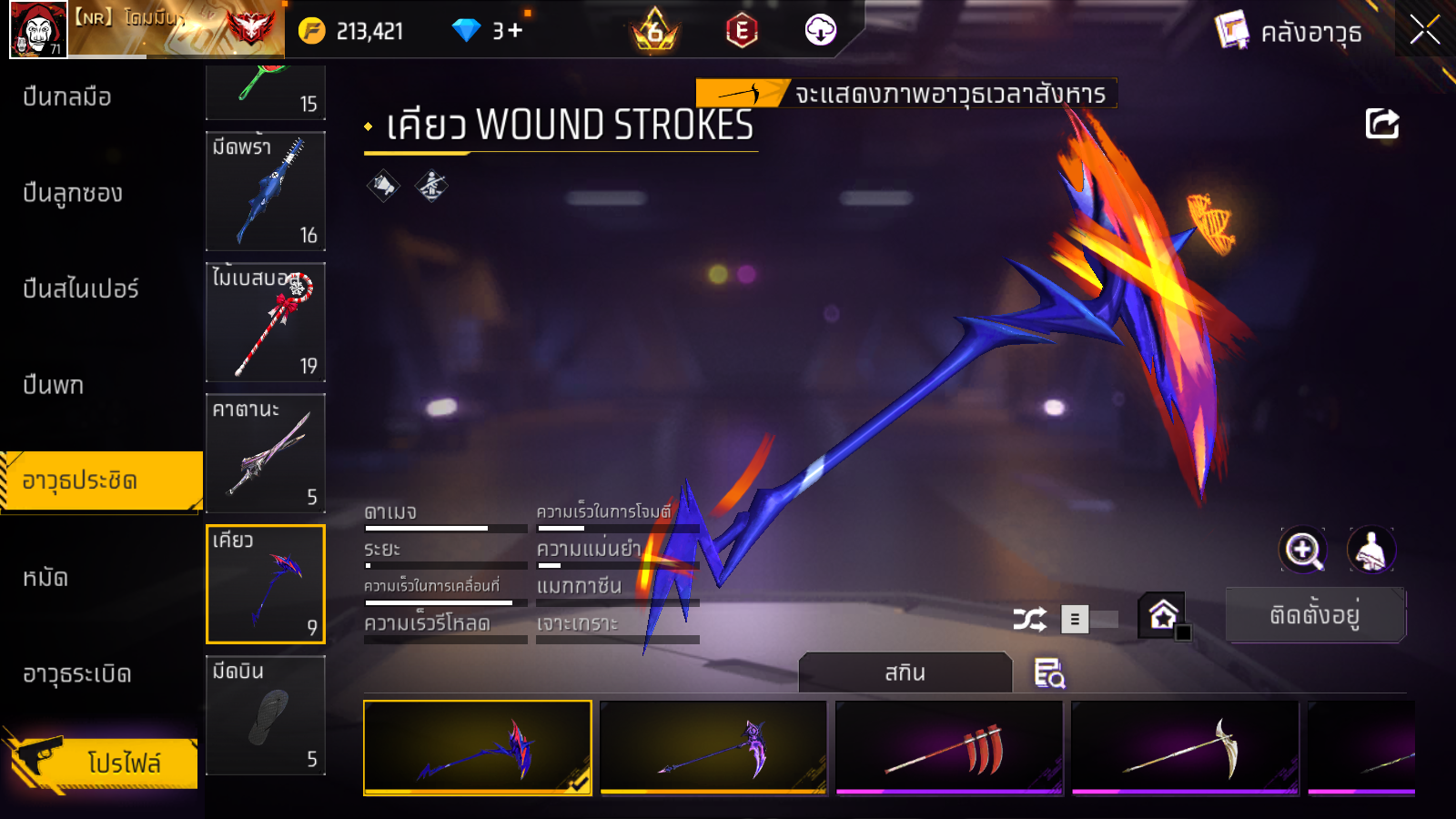1456x819 pixels.
Task: Select the มีดพร้า weapon tile
Action: pyautogui.click(x=266, y=191)
